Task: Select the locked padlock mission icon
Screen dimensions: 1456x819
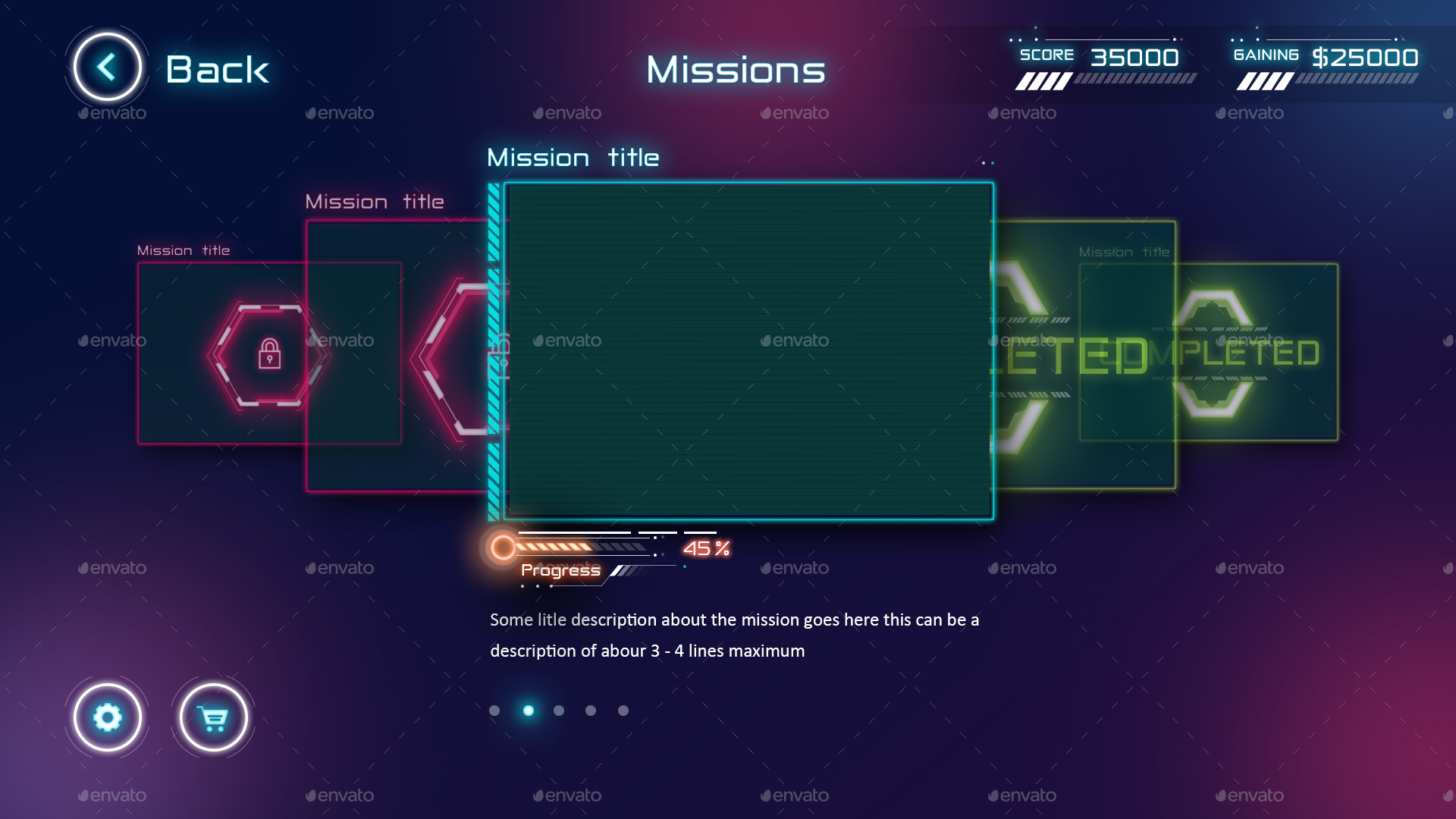Action: tap(270, 353)
